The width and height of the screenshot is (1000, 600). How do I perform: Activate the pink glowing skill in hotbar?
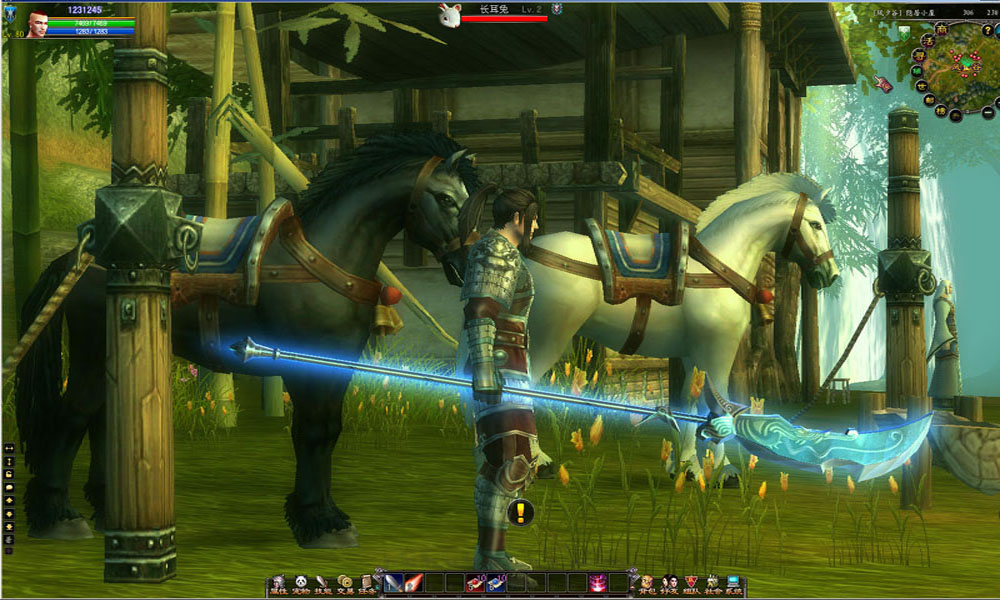(x=598, y=582)
